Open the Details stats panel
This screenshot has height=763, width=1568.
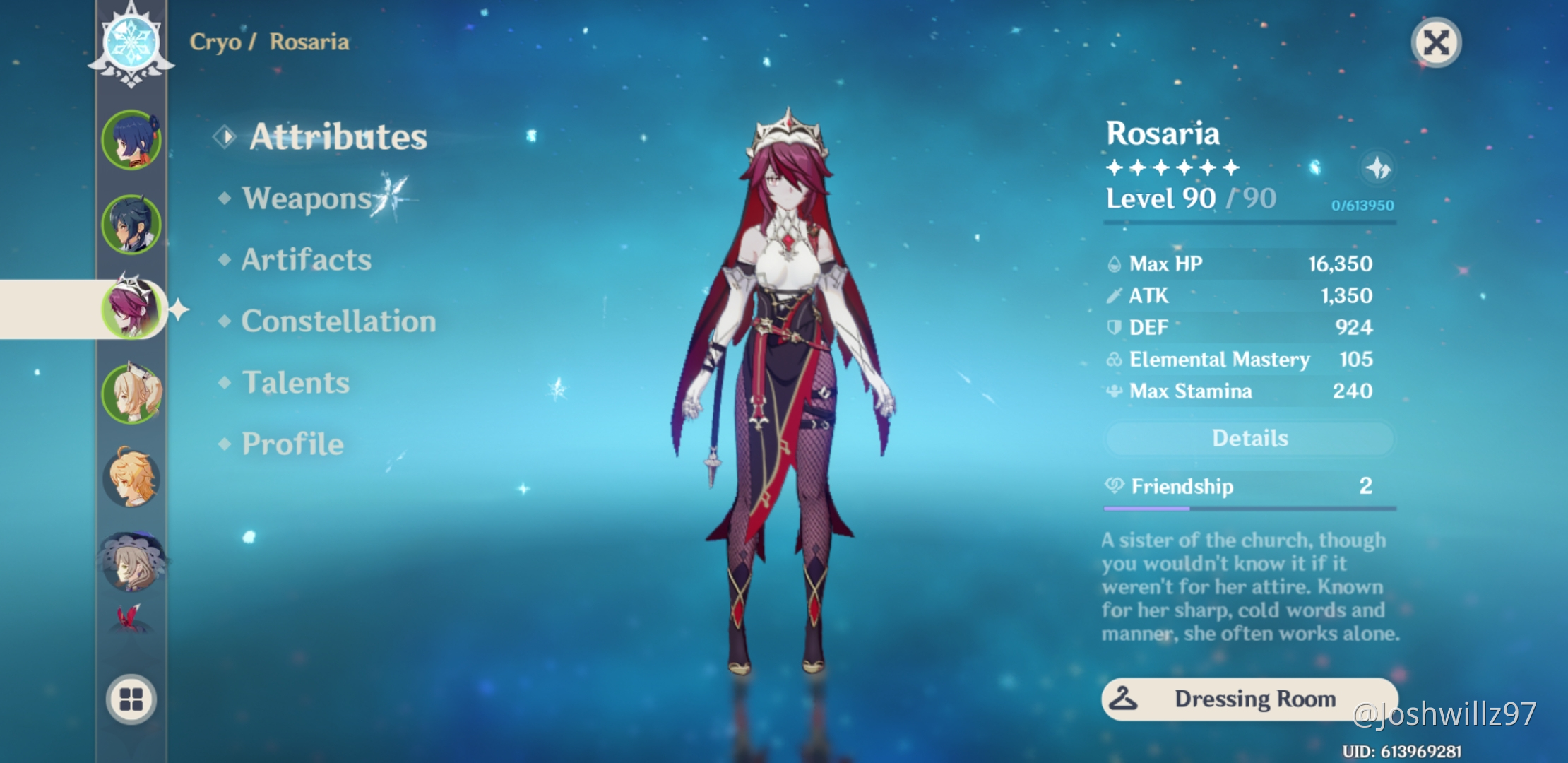point(1249,438)
